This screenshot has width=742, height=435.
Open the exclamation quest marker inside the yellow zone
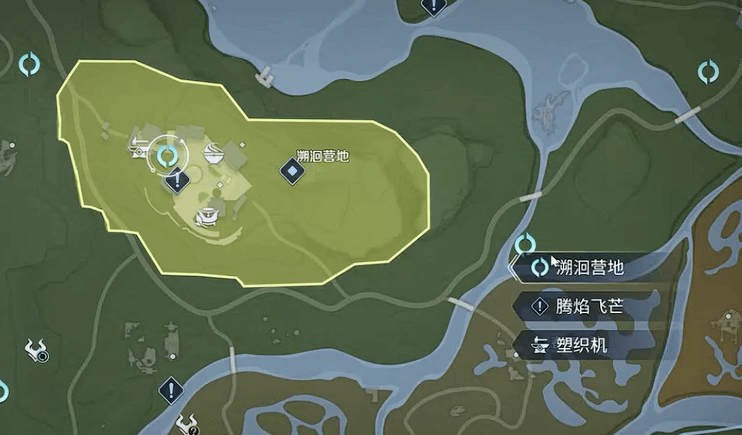pos(178,180)
